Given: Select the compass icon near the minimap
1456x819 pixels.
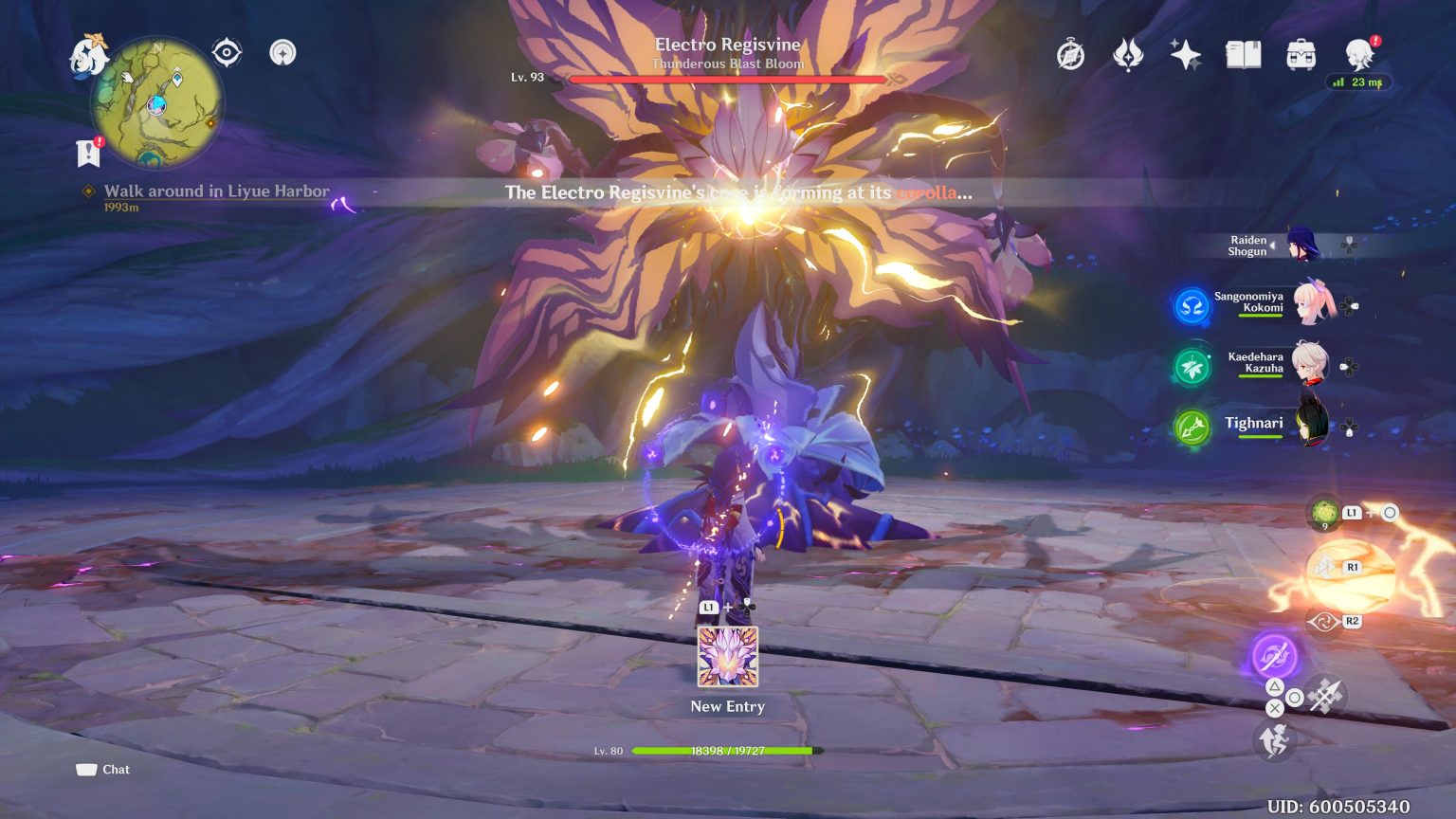Looking at the screenshot, I should pyautogui.click(x=282, y=53).
